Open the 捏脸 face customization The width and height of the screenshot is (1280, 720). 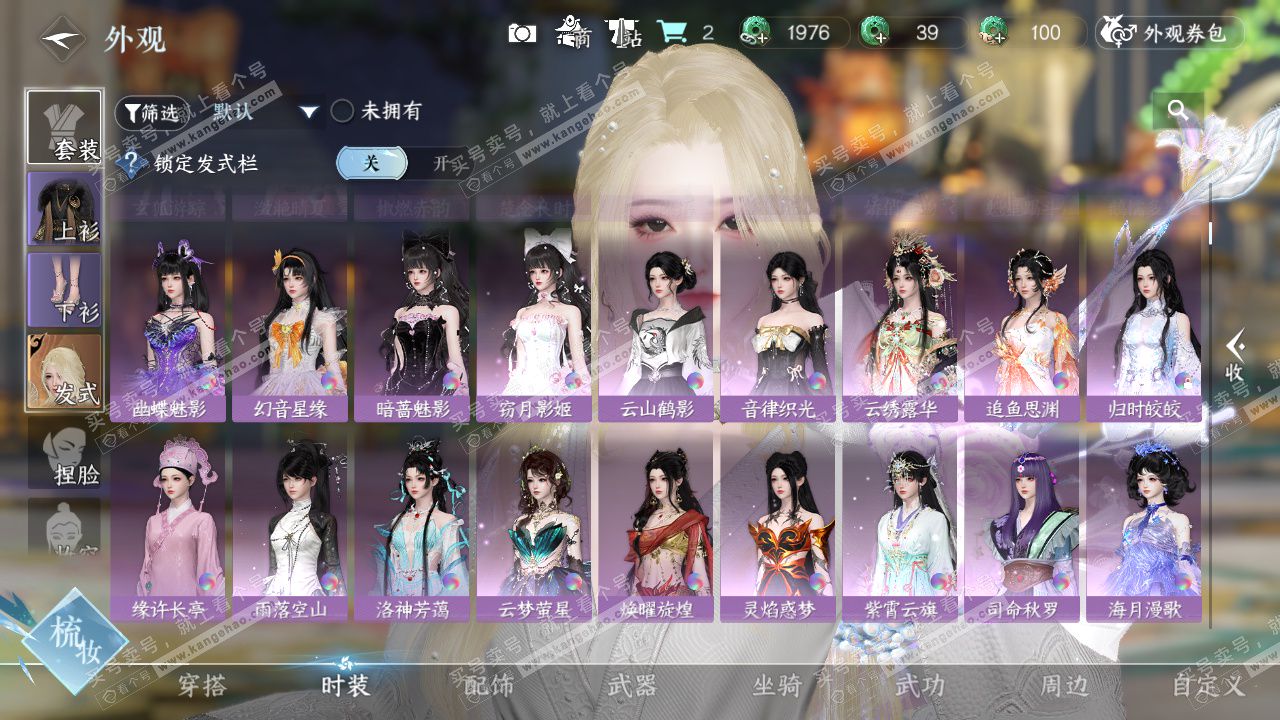[64, 454]
